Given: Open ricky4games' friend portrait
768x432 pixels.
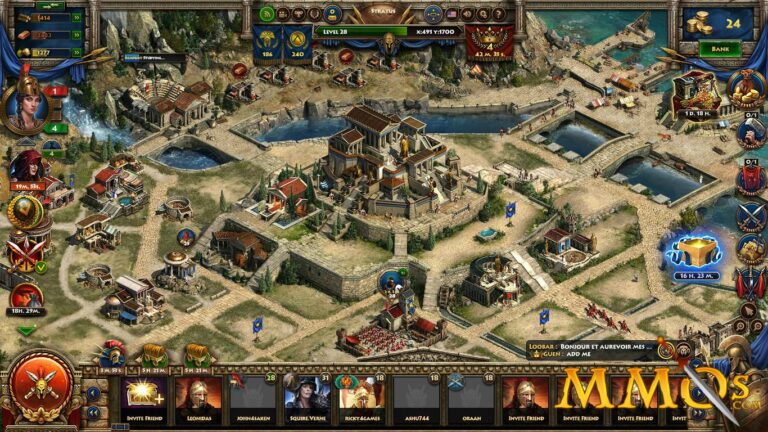Looking at the screenshot, I should (362, 396).
